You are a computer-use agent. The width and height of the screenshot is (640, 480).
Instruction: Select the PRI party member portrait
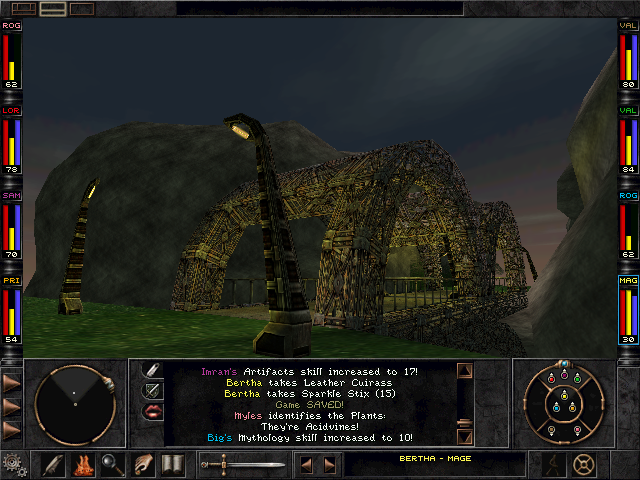pos(12,311)
